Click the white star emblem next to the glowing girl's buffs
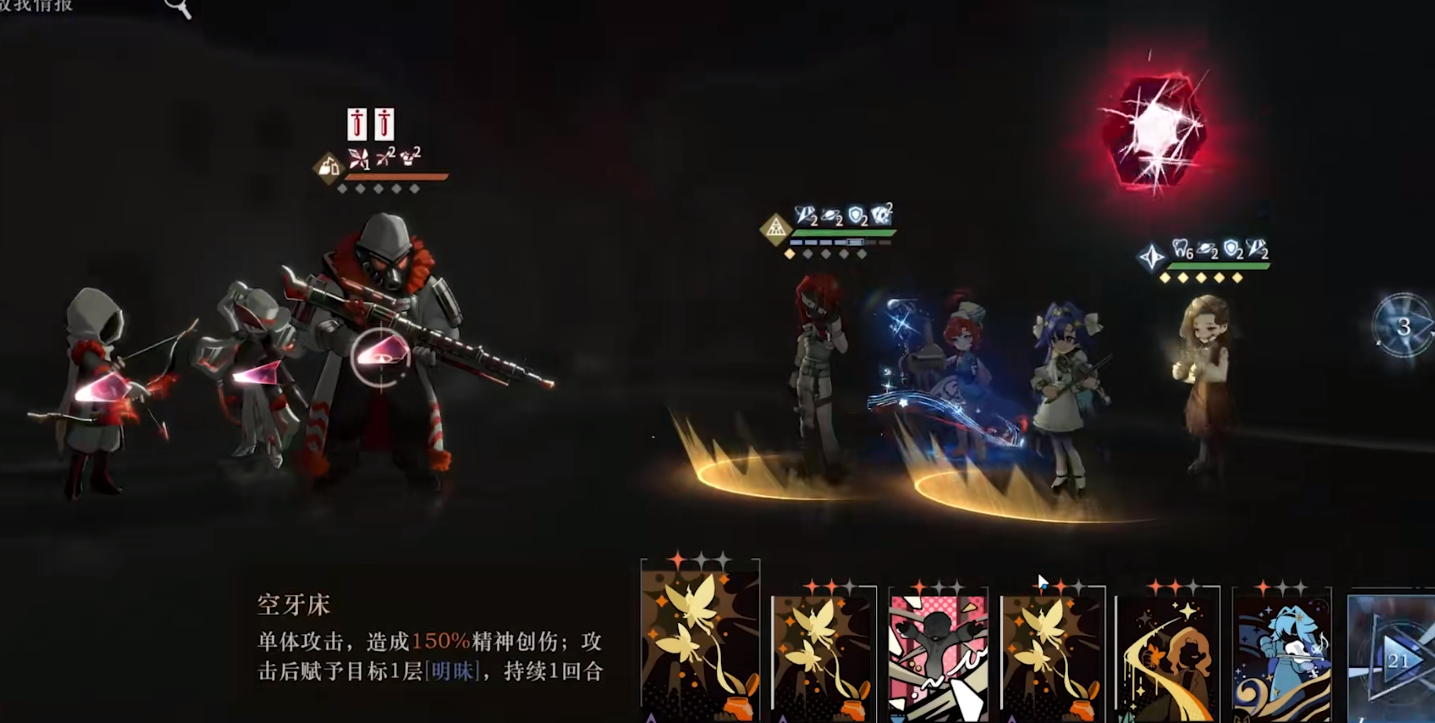Image resolution: width=1435 pixels, height=723 pixels. 1151,256
